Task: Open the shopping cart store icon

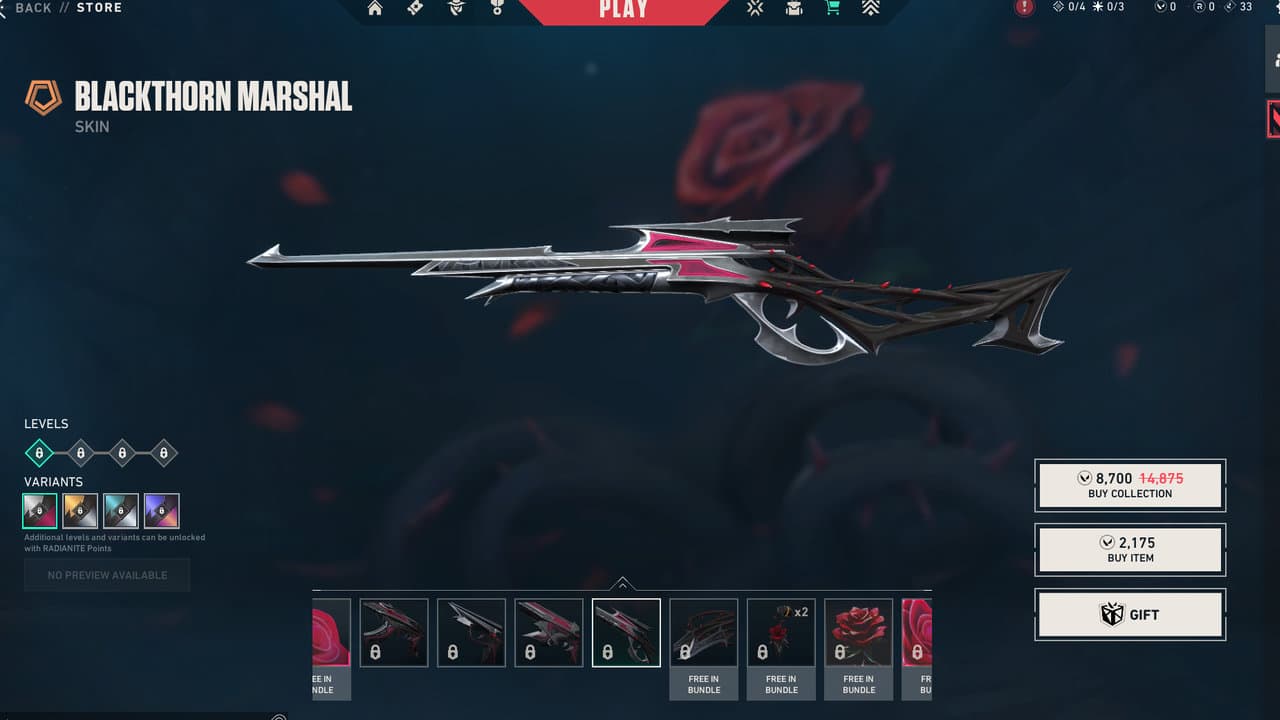Action: coord(832,8)
